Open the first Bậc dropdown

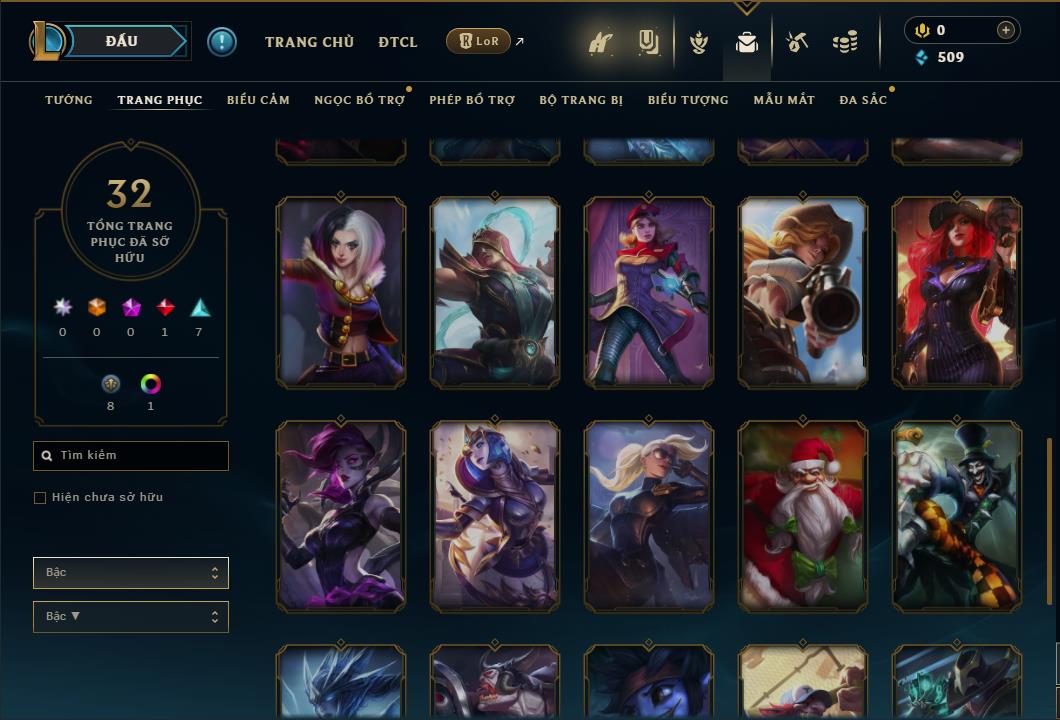[x=131, y=573]
